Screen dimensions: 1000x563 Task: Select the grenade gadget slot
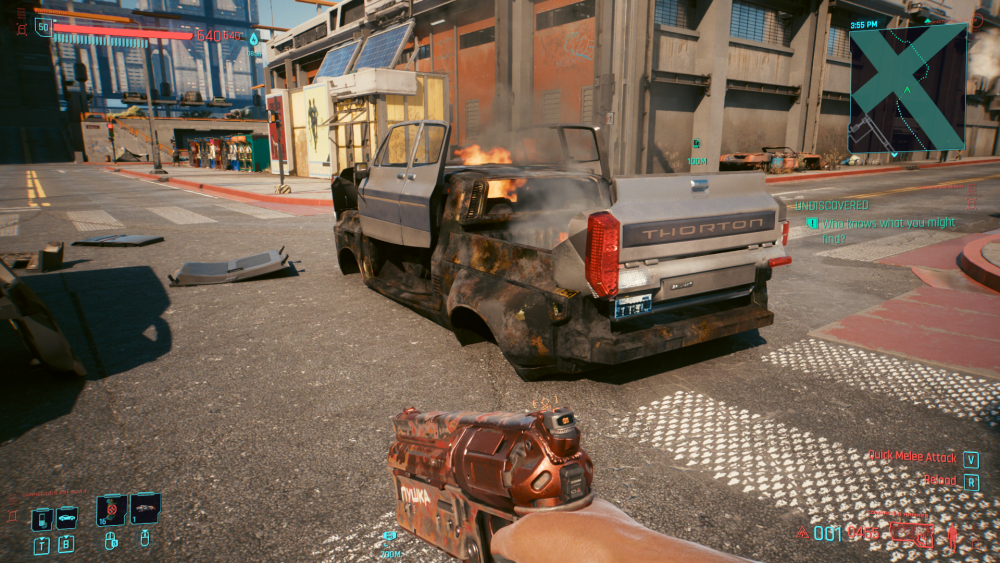coord(145,509)
